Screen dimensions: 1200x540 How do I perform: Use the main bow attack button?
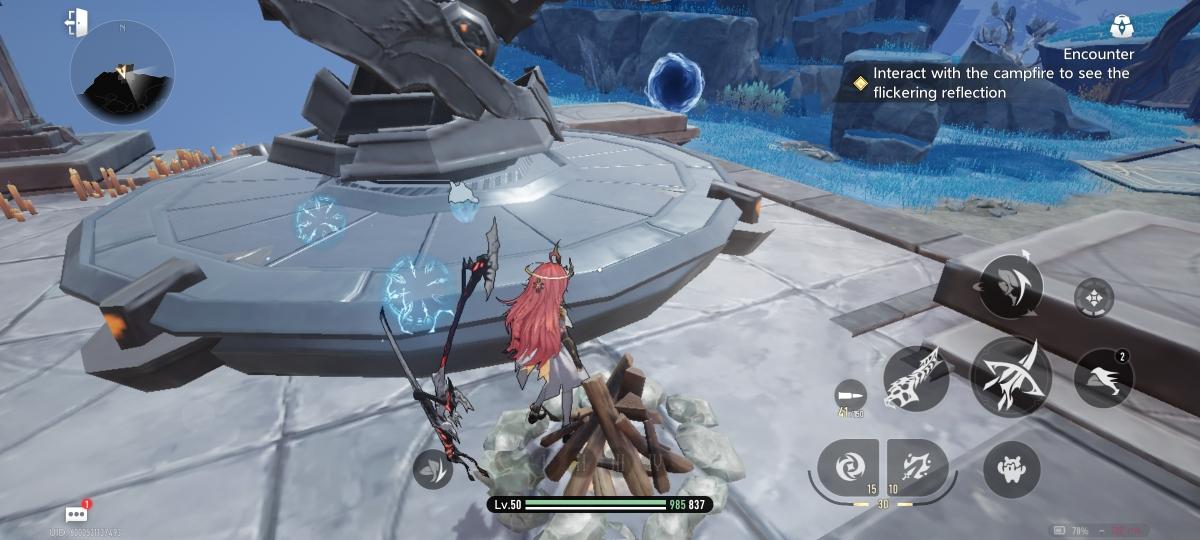[1010, 376]
